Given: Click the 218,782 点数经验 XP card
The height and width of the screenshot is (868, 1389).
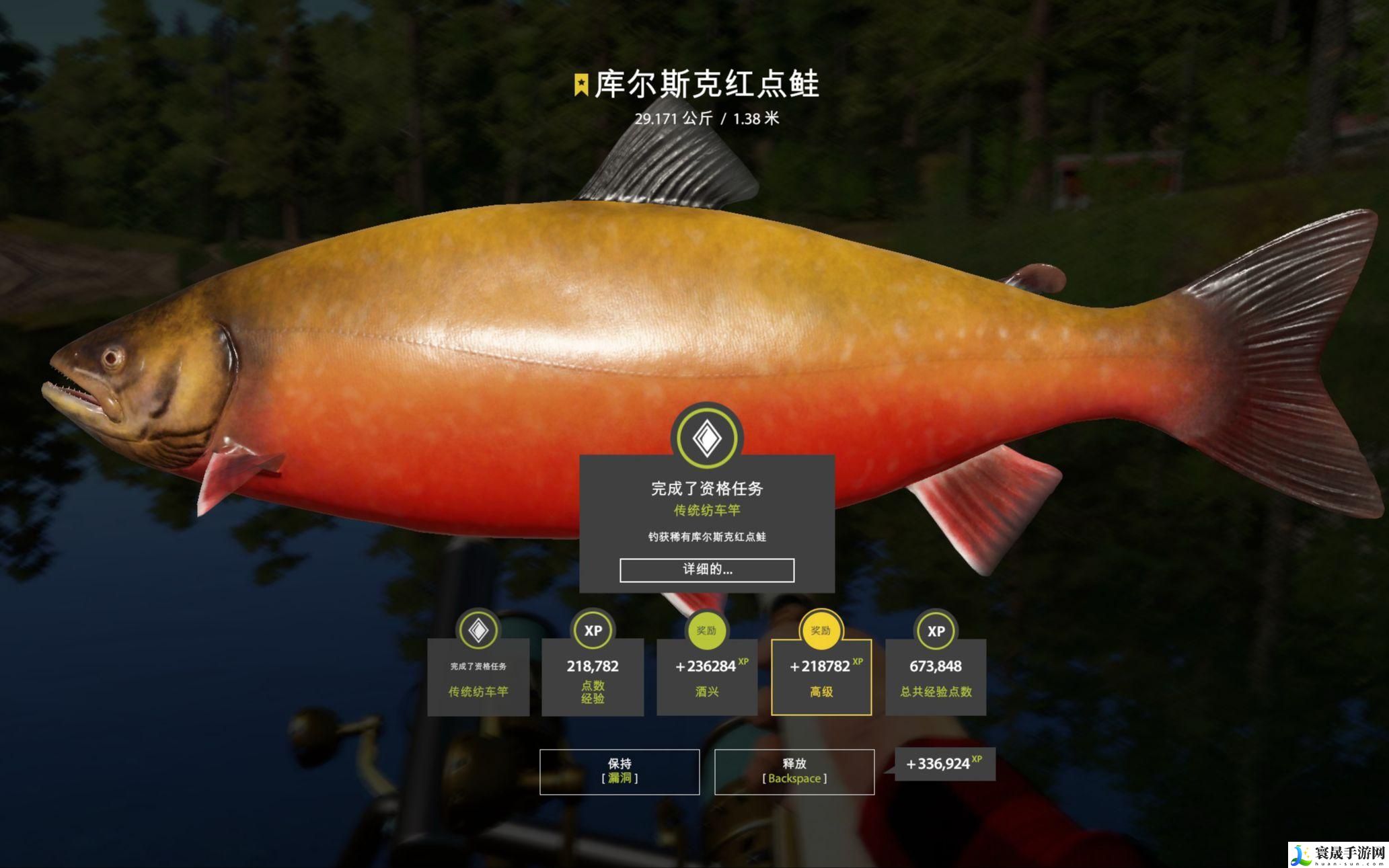Looking at the screenshot, I should pos(593,677).
